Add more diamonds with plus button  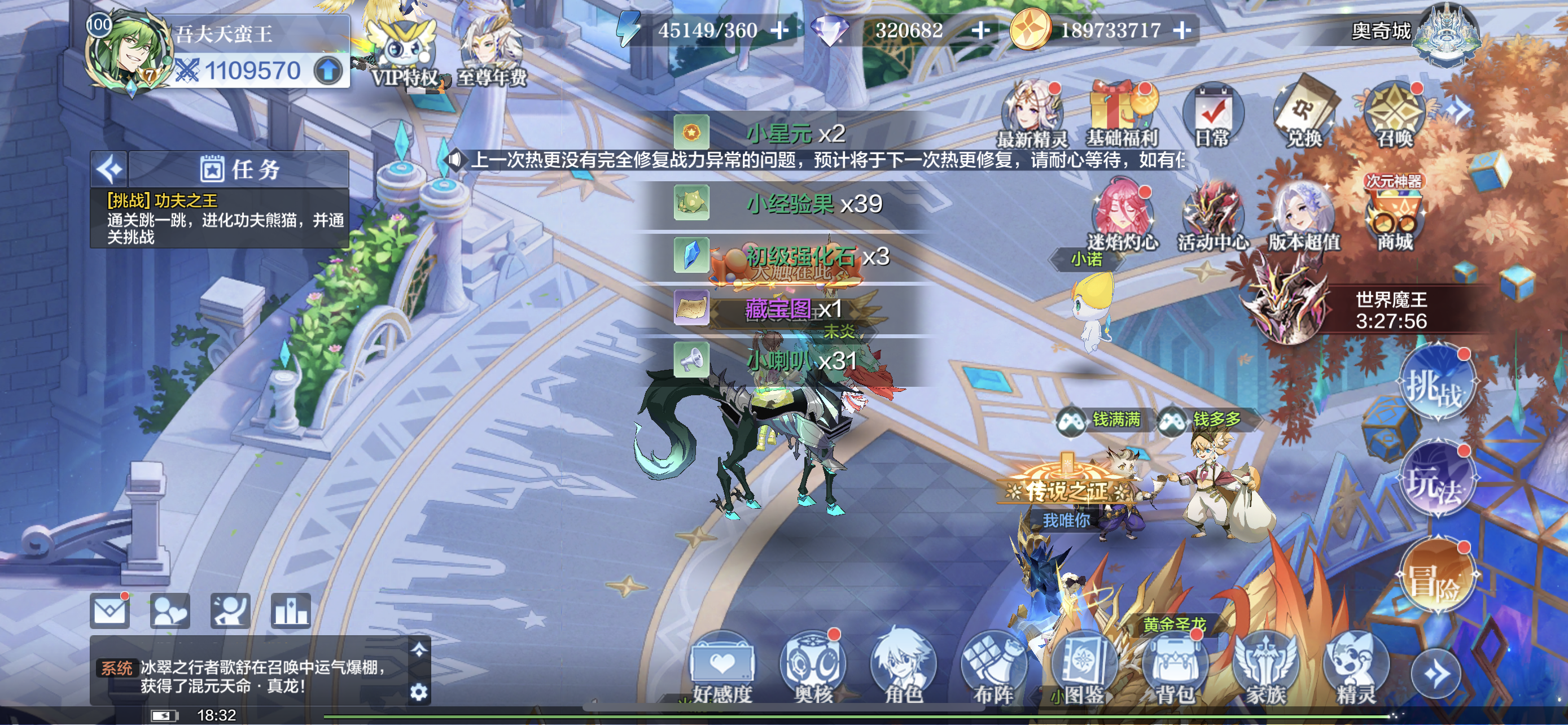pos(980,30)
